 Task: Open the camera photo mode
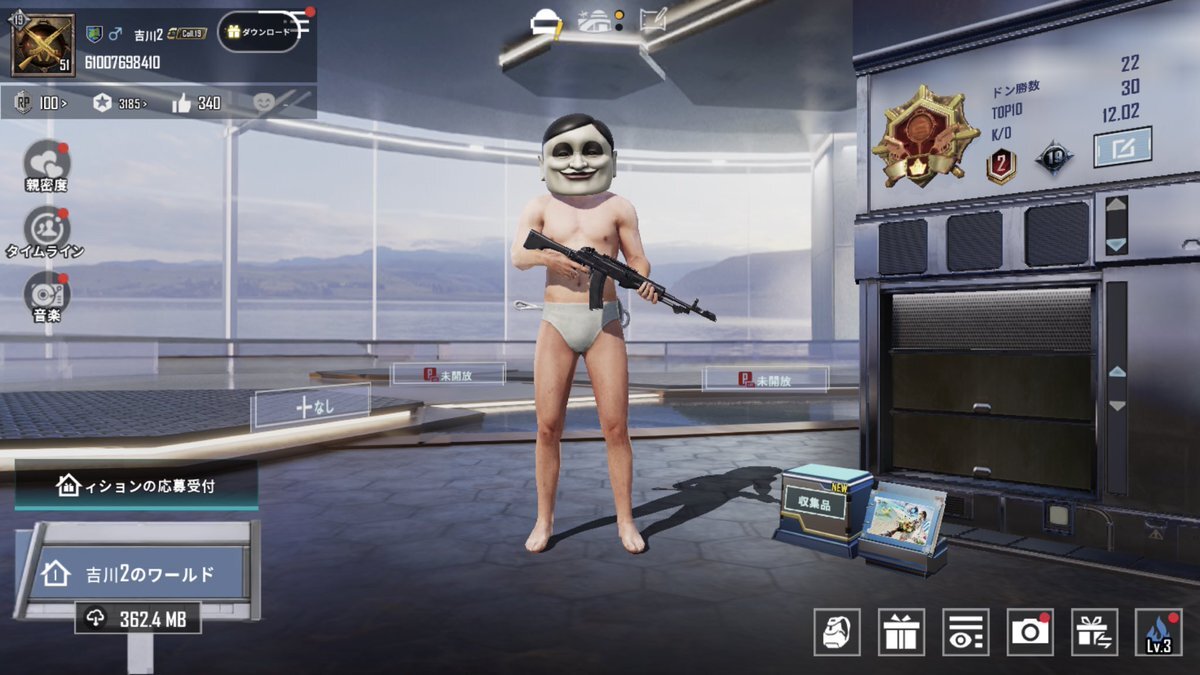[1030, 632]
